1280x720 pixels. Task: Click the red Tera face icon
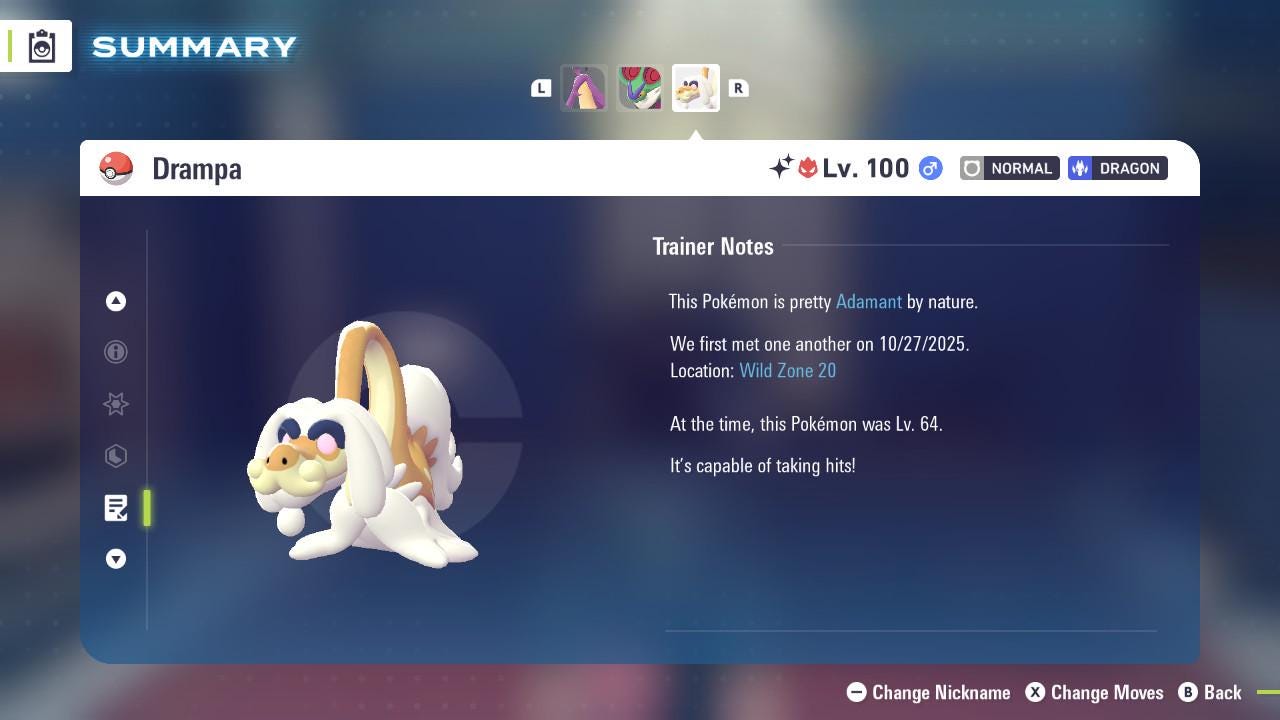tap(809, 168)
